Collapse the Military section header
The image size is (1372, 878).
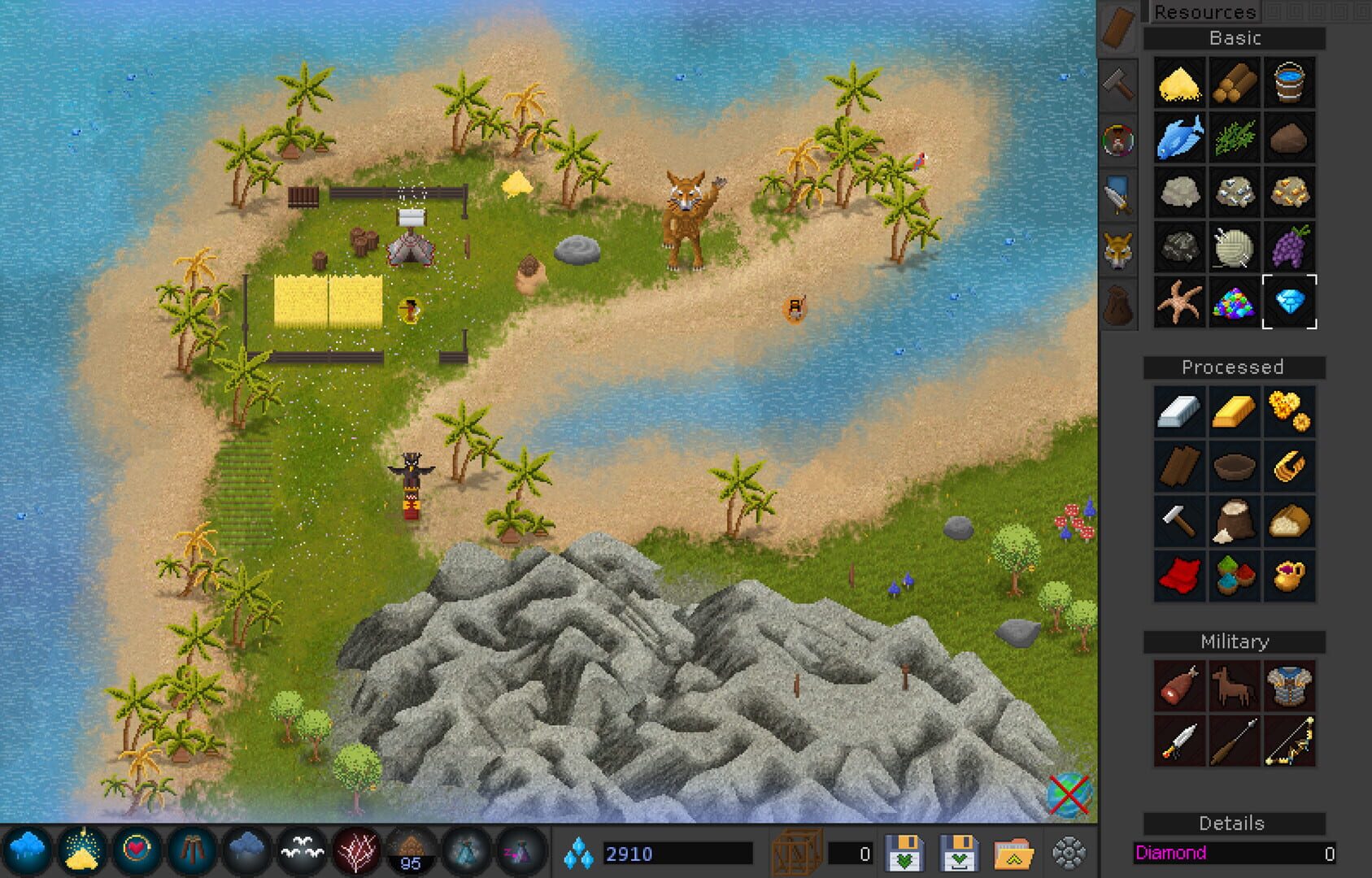(x=1235, y=641)
